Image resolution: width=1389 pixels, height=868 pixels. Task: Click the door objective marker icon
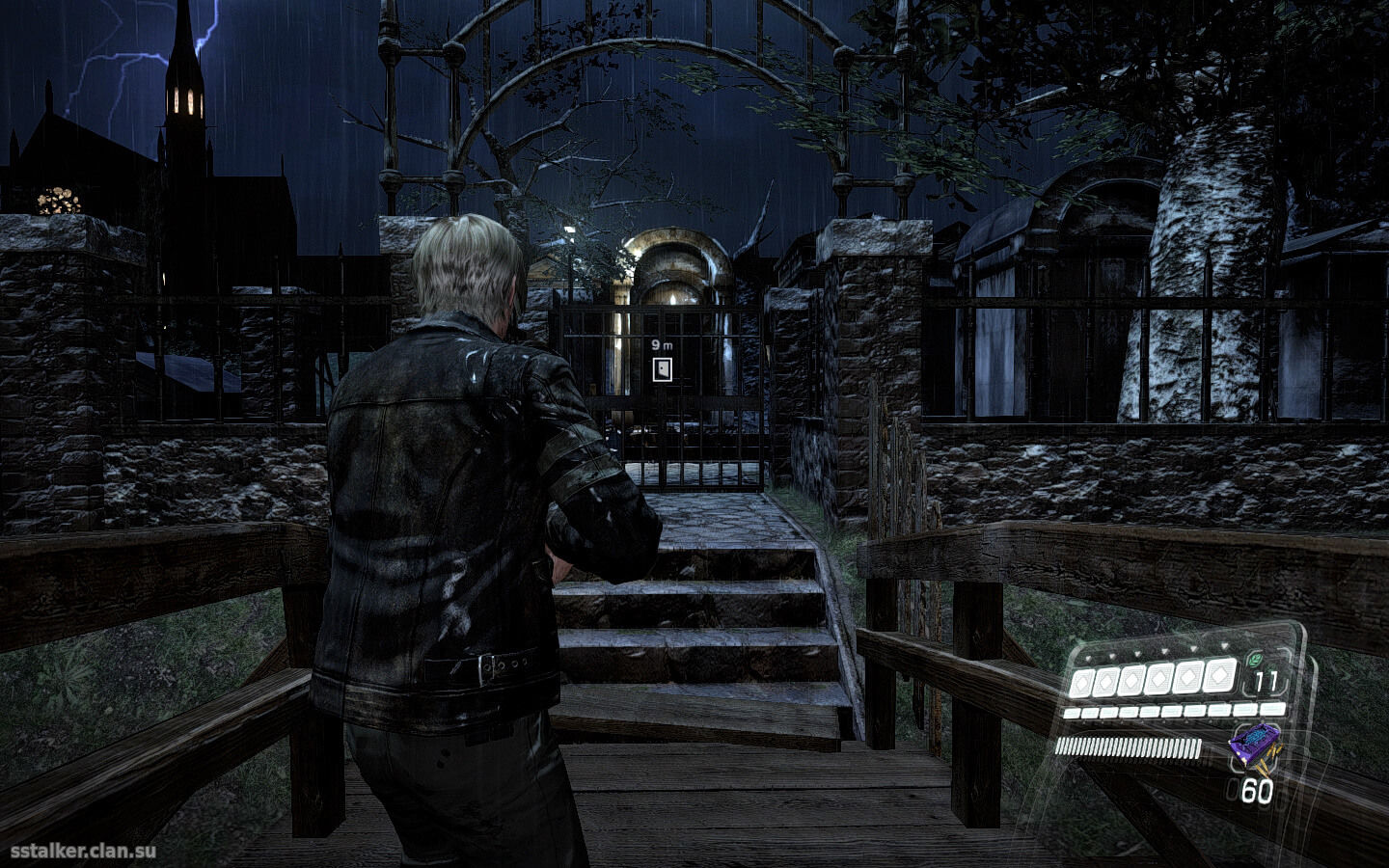[x=662, y=368]
